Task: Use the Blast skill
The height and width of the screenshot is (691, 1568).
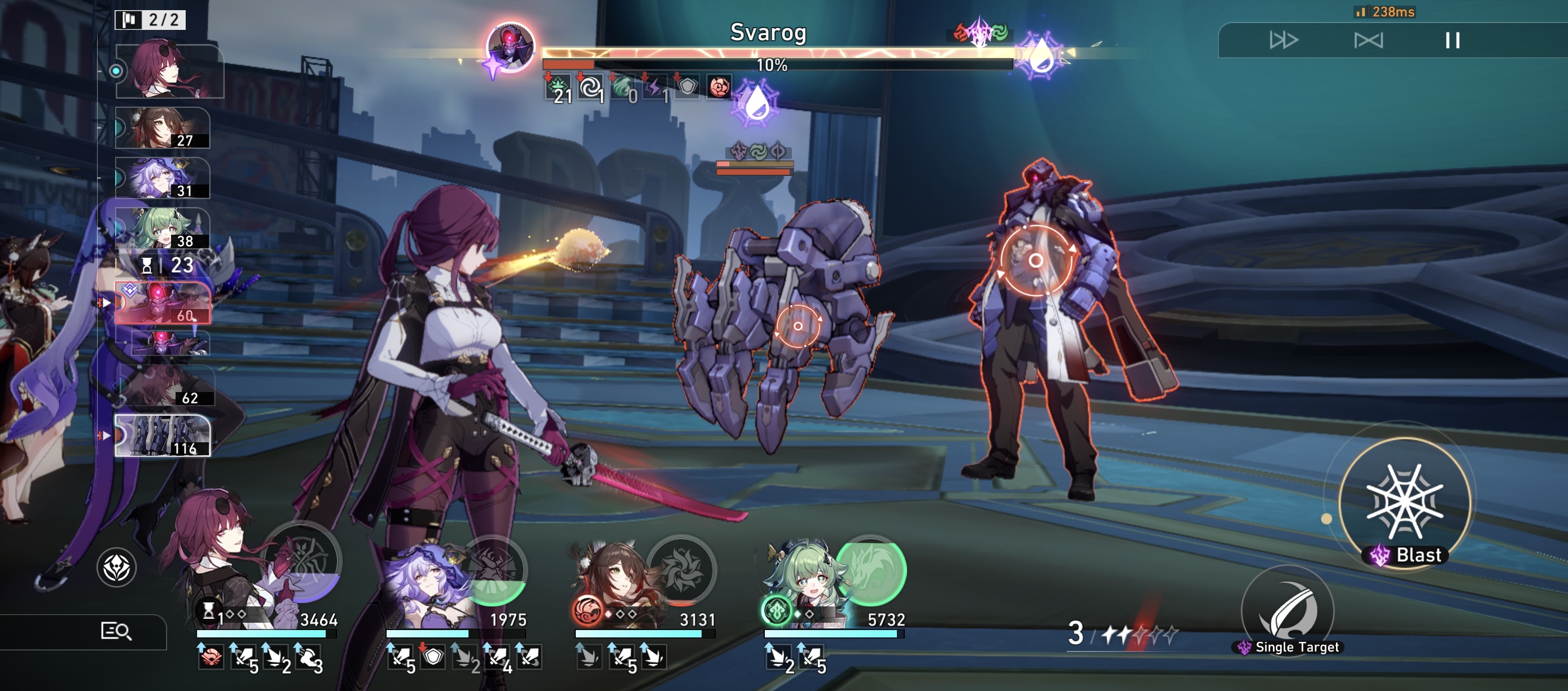Action: (1405, 503)
